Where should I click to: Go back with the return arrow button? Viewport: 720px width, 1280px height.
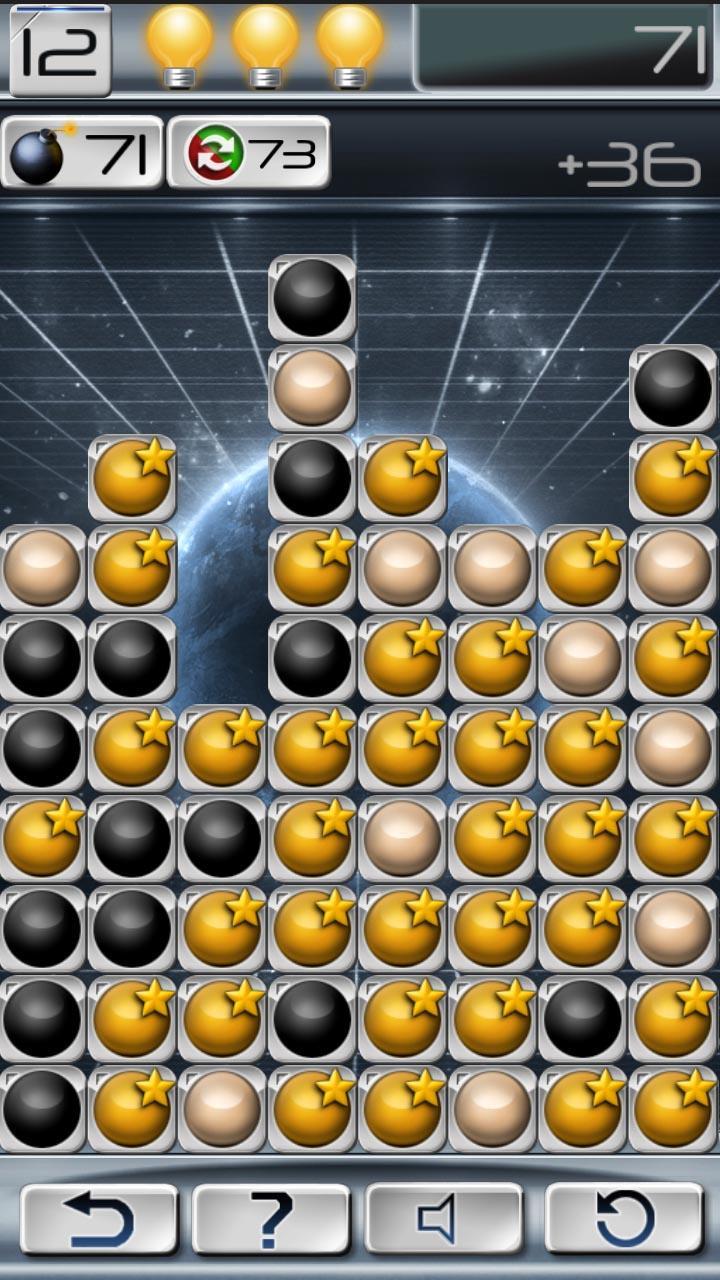(x=99, y=1219)
